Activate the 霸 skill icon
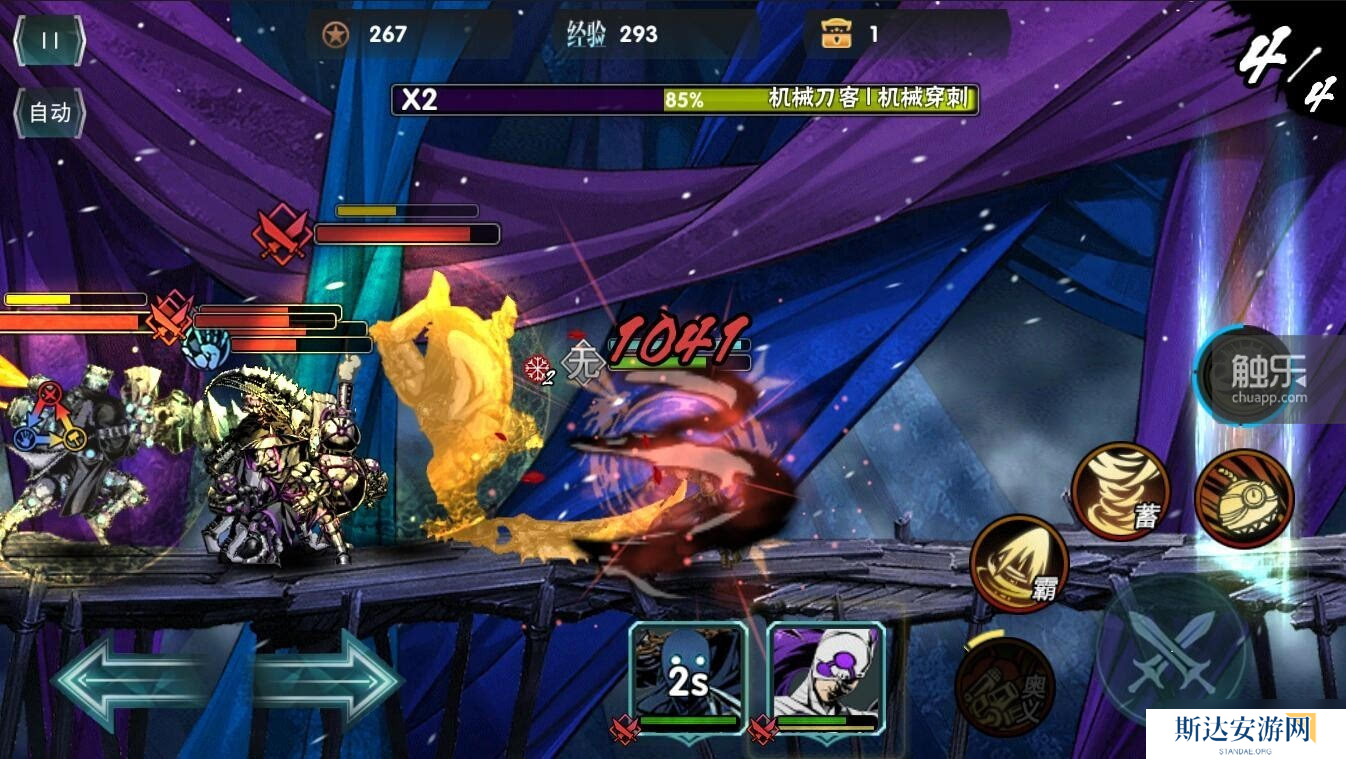The width and height of the screenshot is (1346, 759). click(1018, 563)
